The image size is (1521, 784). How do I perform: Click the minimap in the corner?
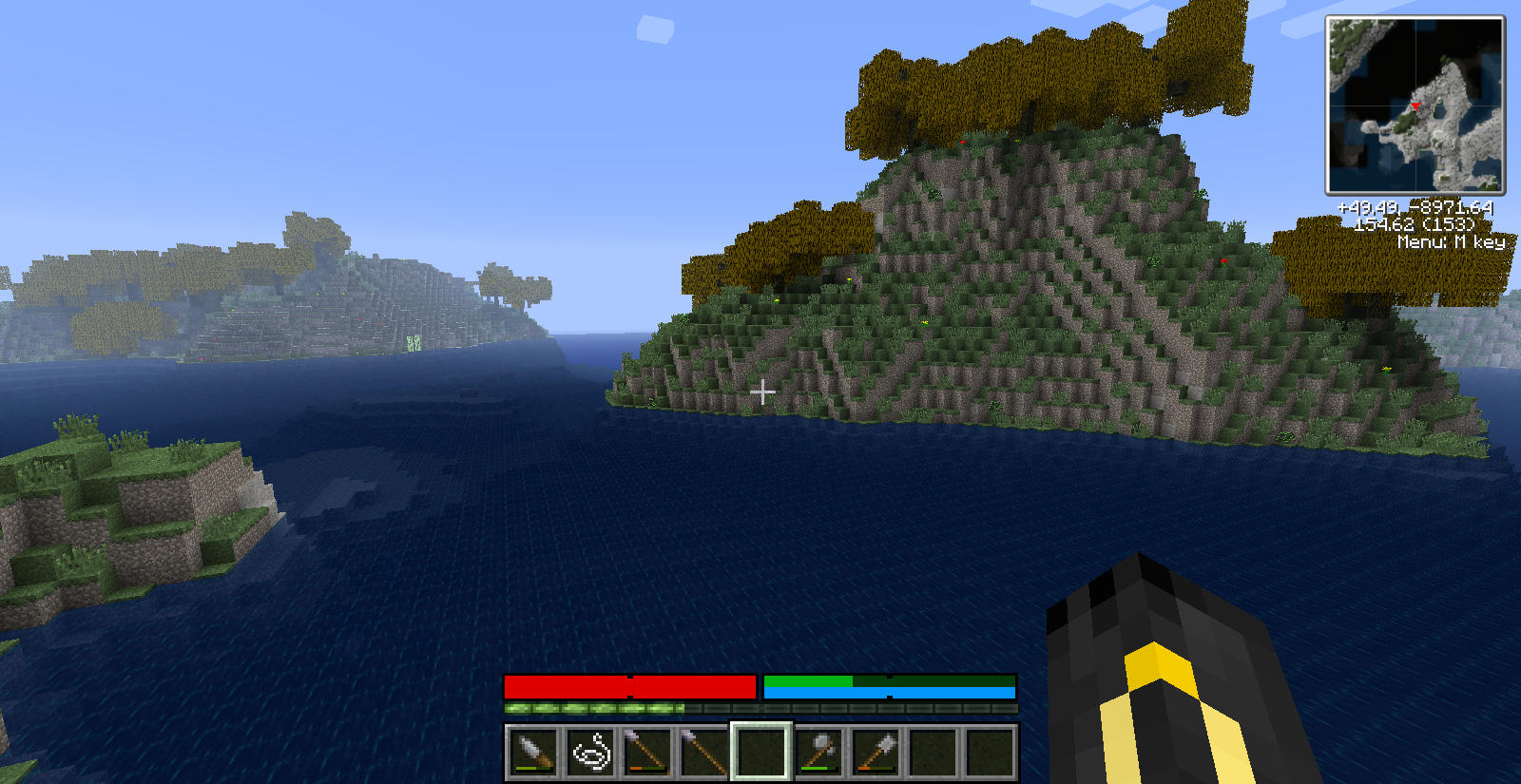(1415, 105)
